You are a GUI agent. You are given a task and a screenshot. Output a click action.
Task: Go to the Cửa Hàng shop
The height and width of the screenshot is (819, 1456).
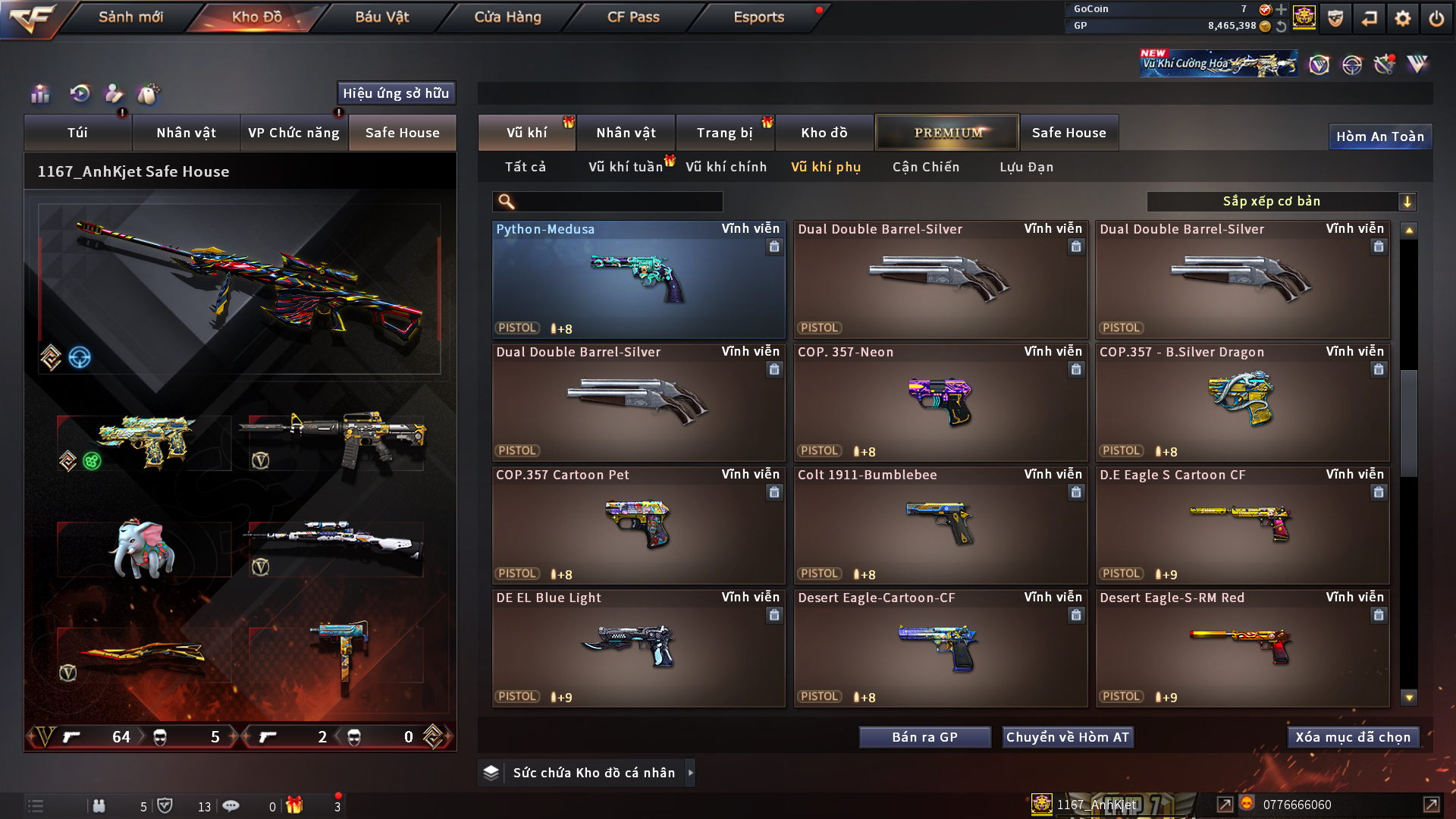coord(507,17)
